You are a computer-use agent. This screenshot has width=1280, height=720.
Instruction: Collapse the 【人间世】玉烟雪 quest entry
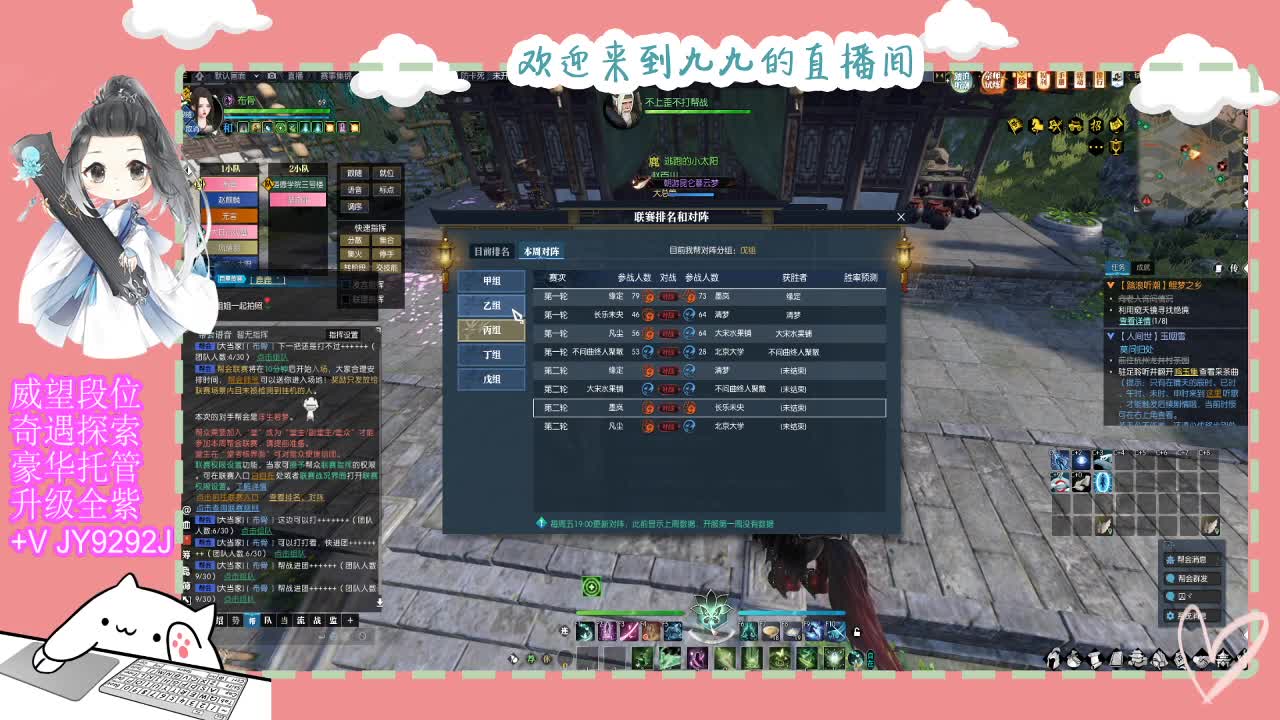tap(1108, 335)
